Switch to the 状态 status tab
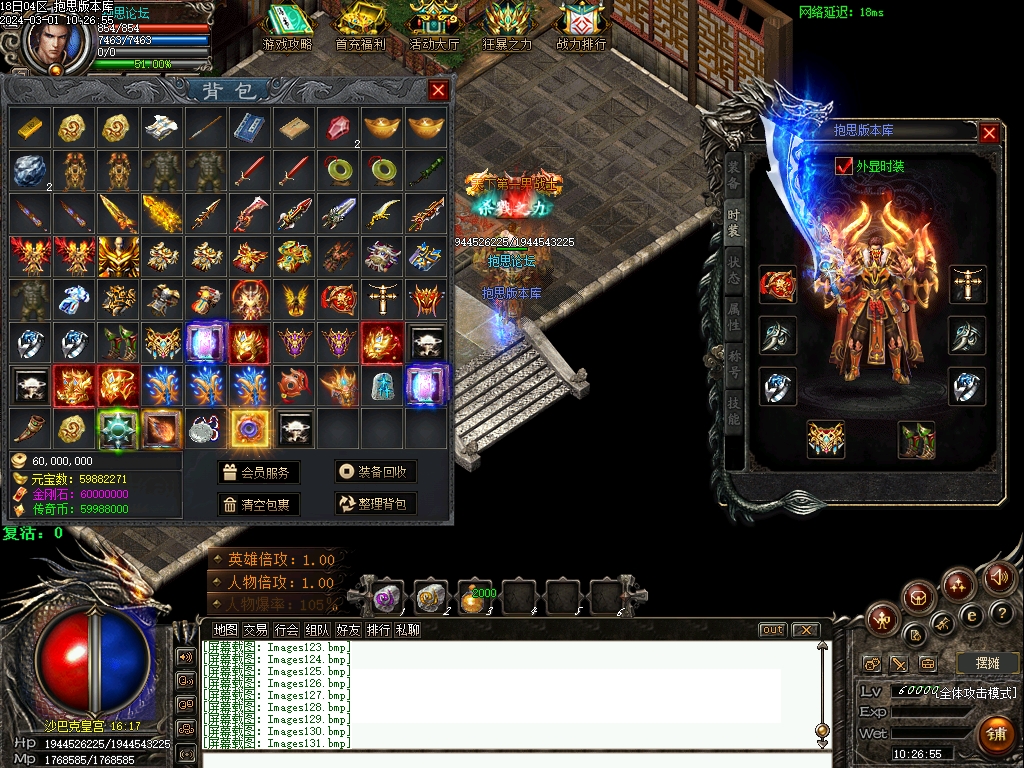Image resolution: width=1024 pixels, height=768 pixels. tap(733, 272)
